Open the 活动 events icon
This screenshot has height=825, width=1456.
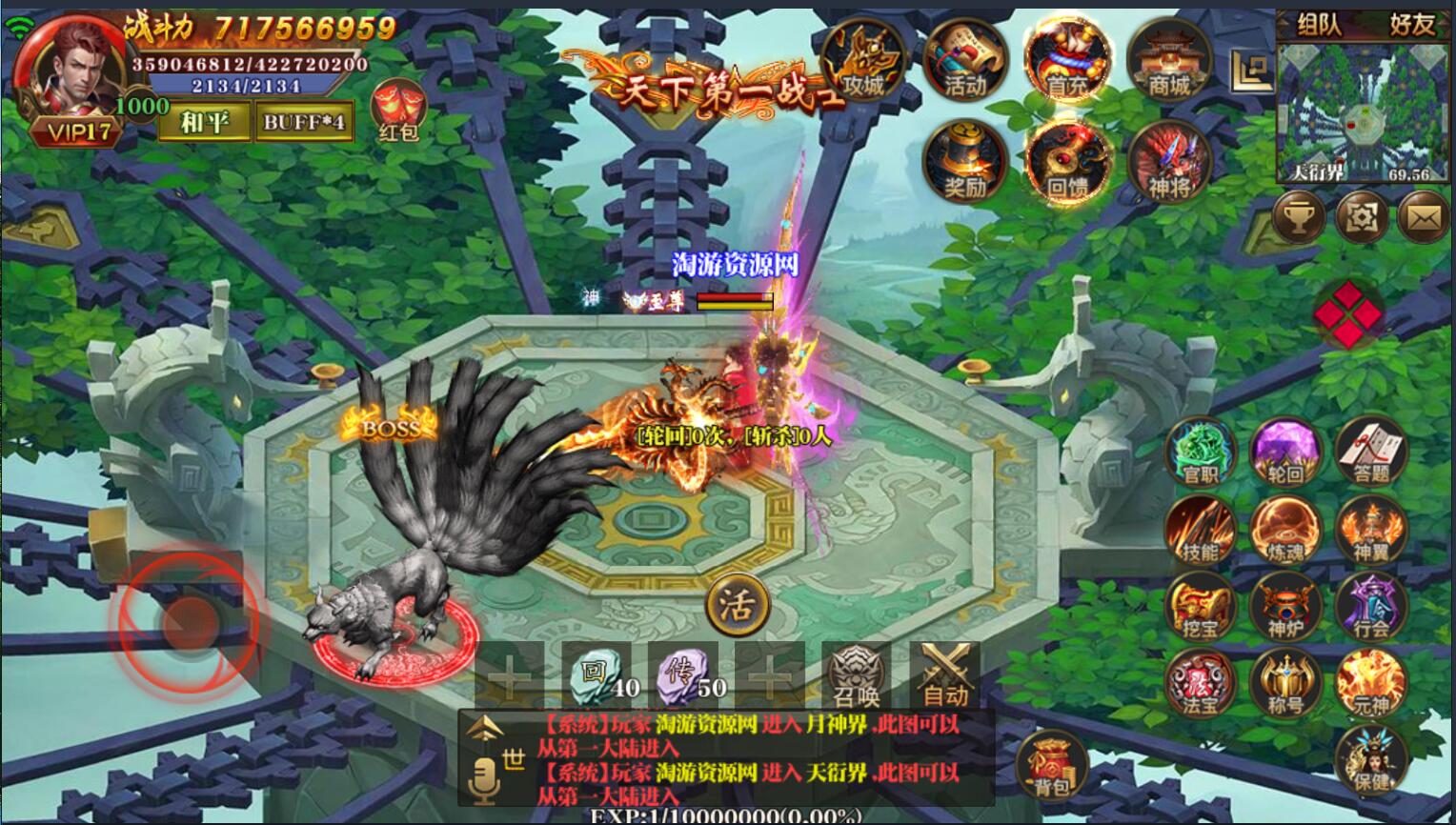click(x=965, y=62)
